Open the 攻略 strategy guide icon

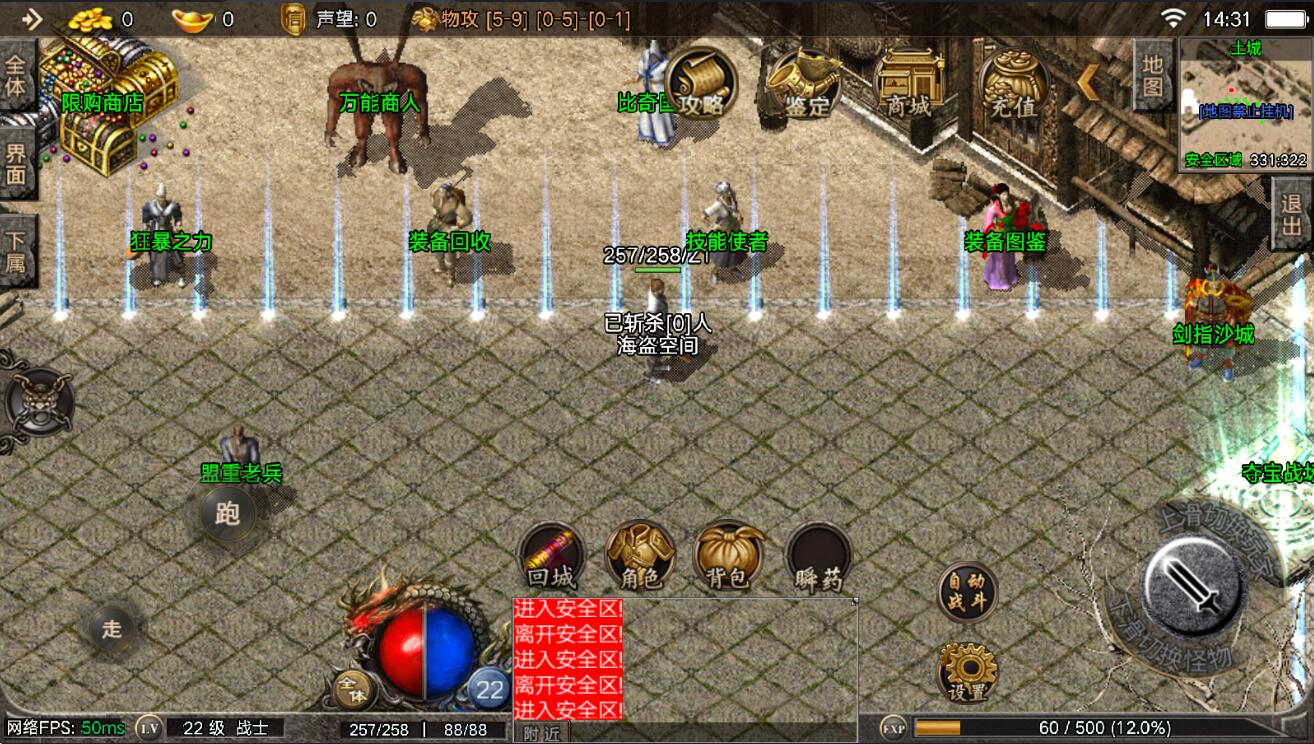pos(700,84)
